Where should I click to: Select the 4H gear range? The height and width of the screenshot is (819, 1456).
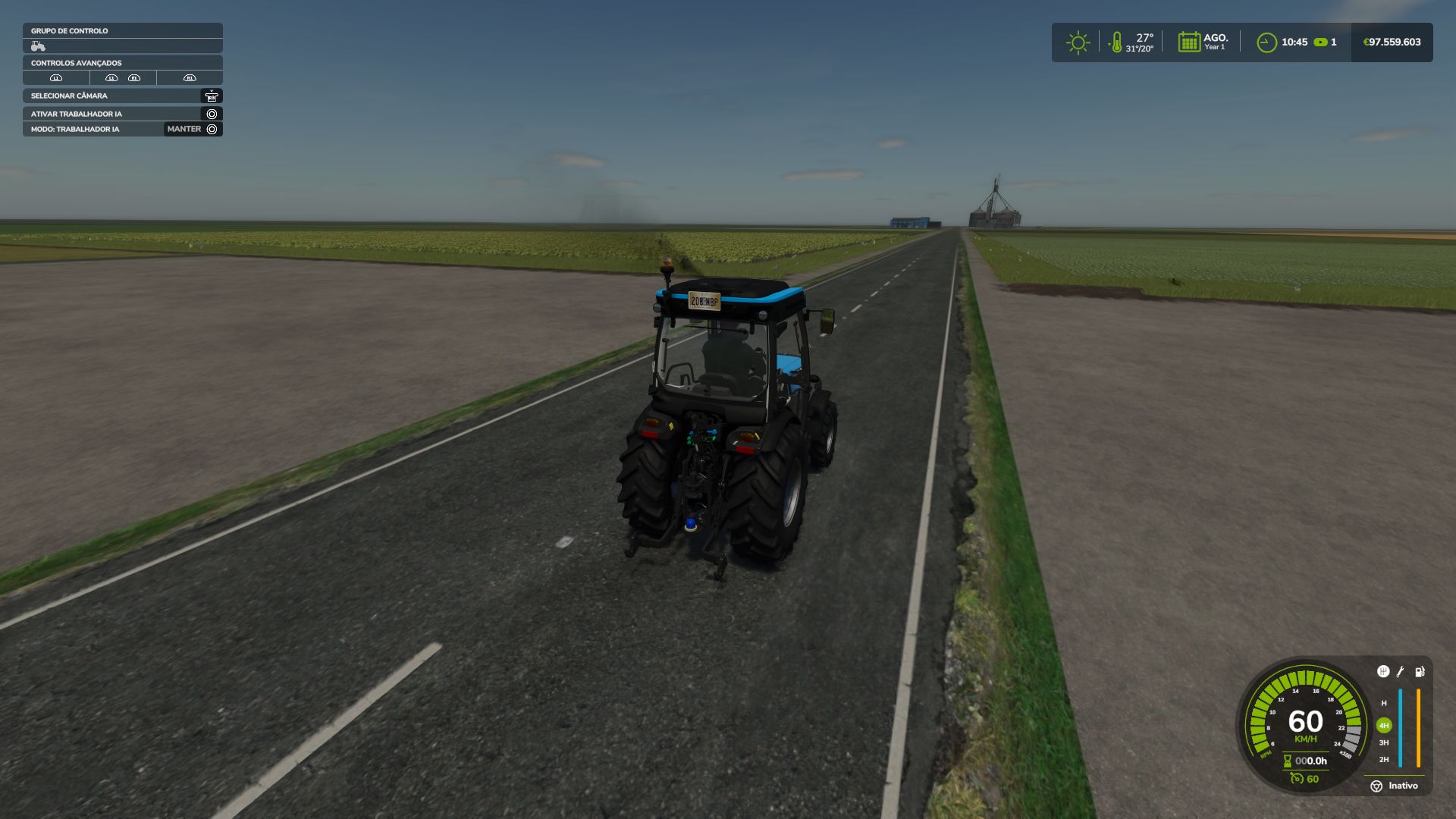1384,725
